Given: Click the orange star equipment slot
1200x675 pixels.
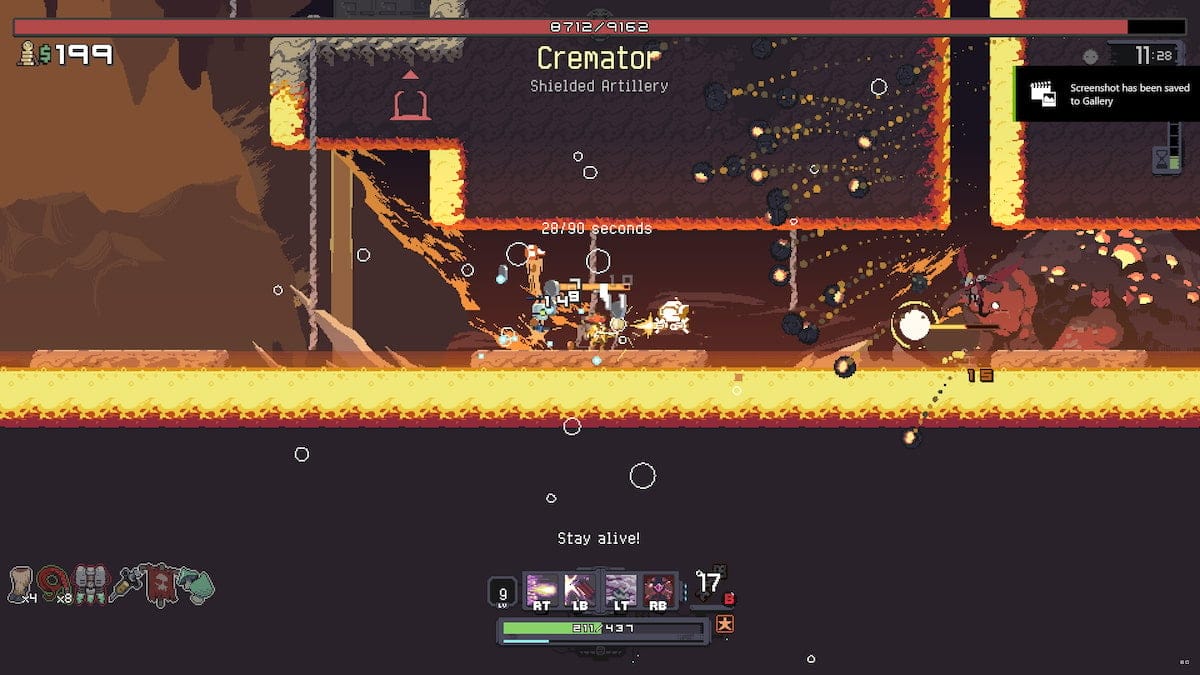Looking at the screenshot, I should coord(725,624).
